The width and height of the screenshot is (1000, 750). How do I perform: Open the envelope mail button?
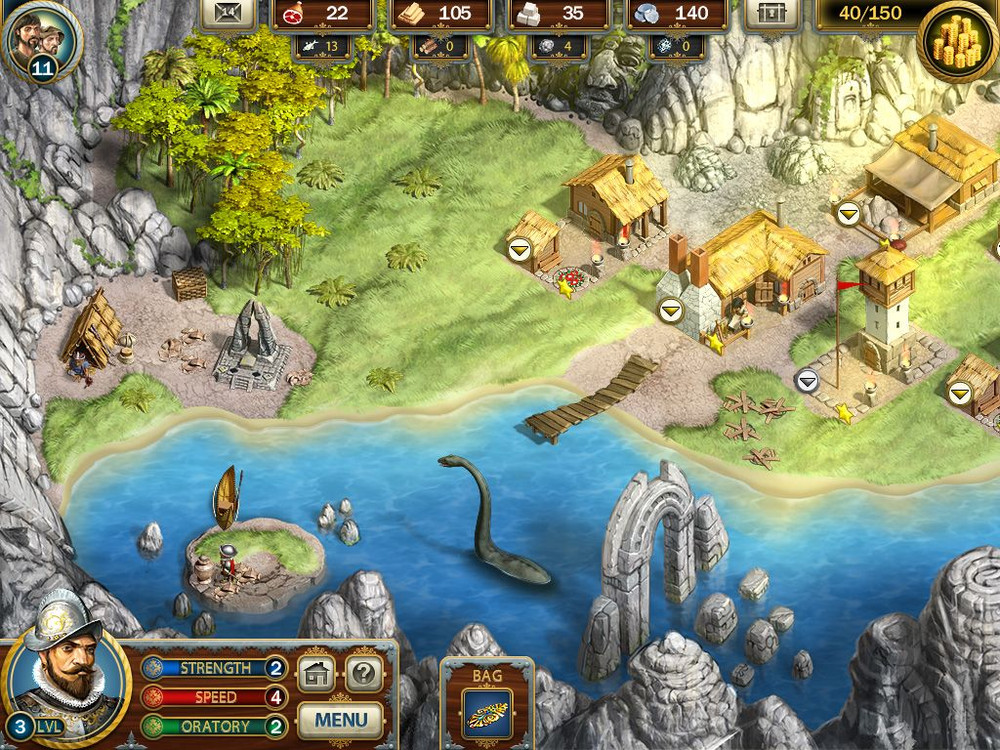coord(228,14)
